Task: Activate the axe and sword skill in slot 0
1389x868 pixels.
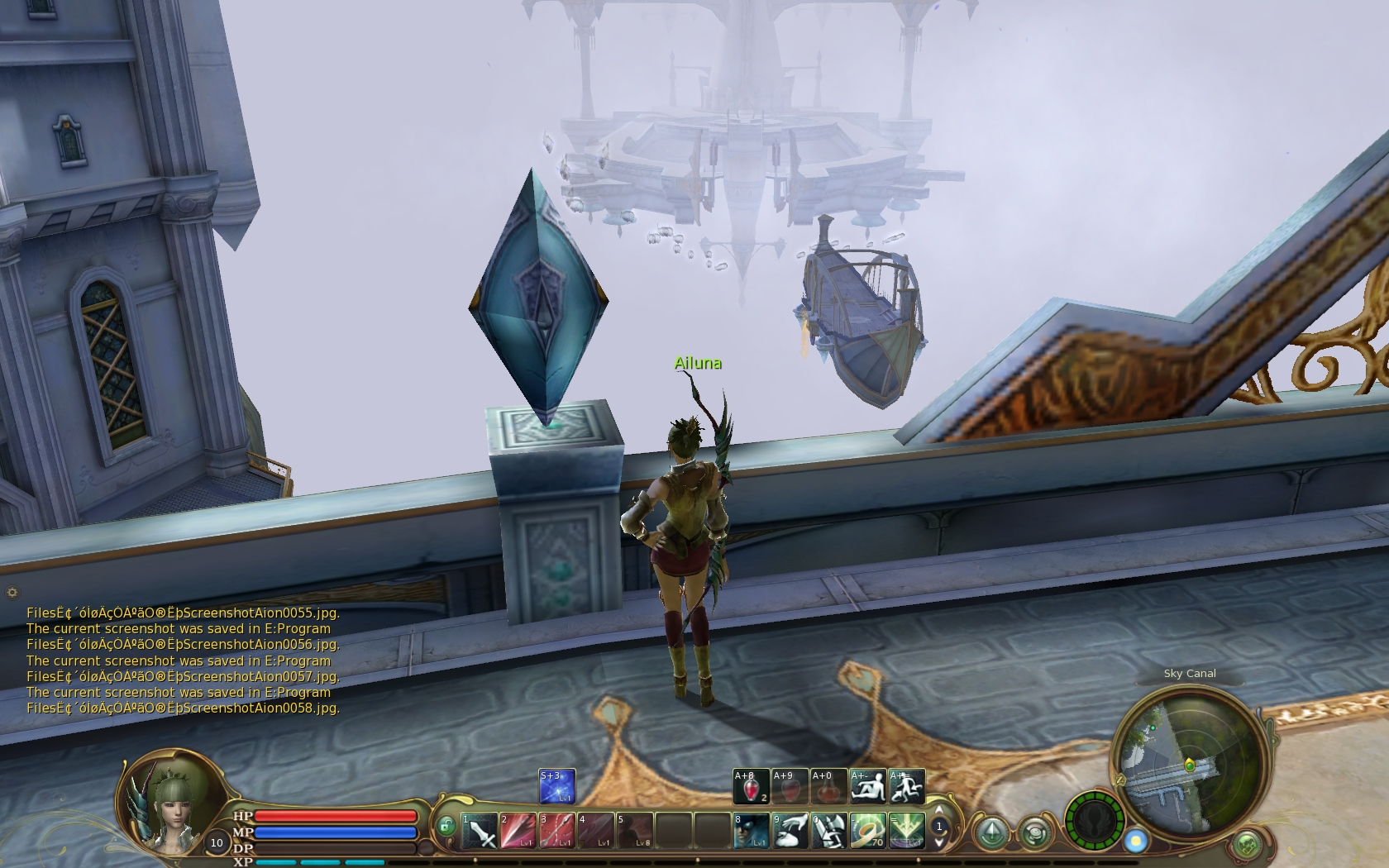Action: (828, 831)
